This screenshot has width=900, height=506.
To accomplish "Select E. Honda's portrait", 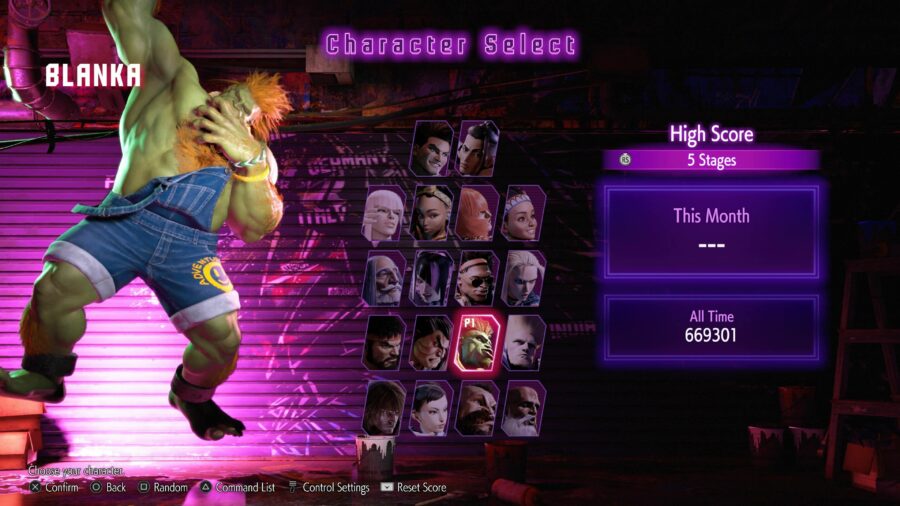I will click(x=432, y=342).
